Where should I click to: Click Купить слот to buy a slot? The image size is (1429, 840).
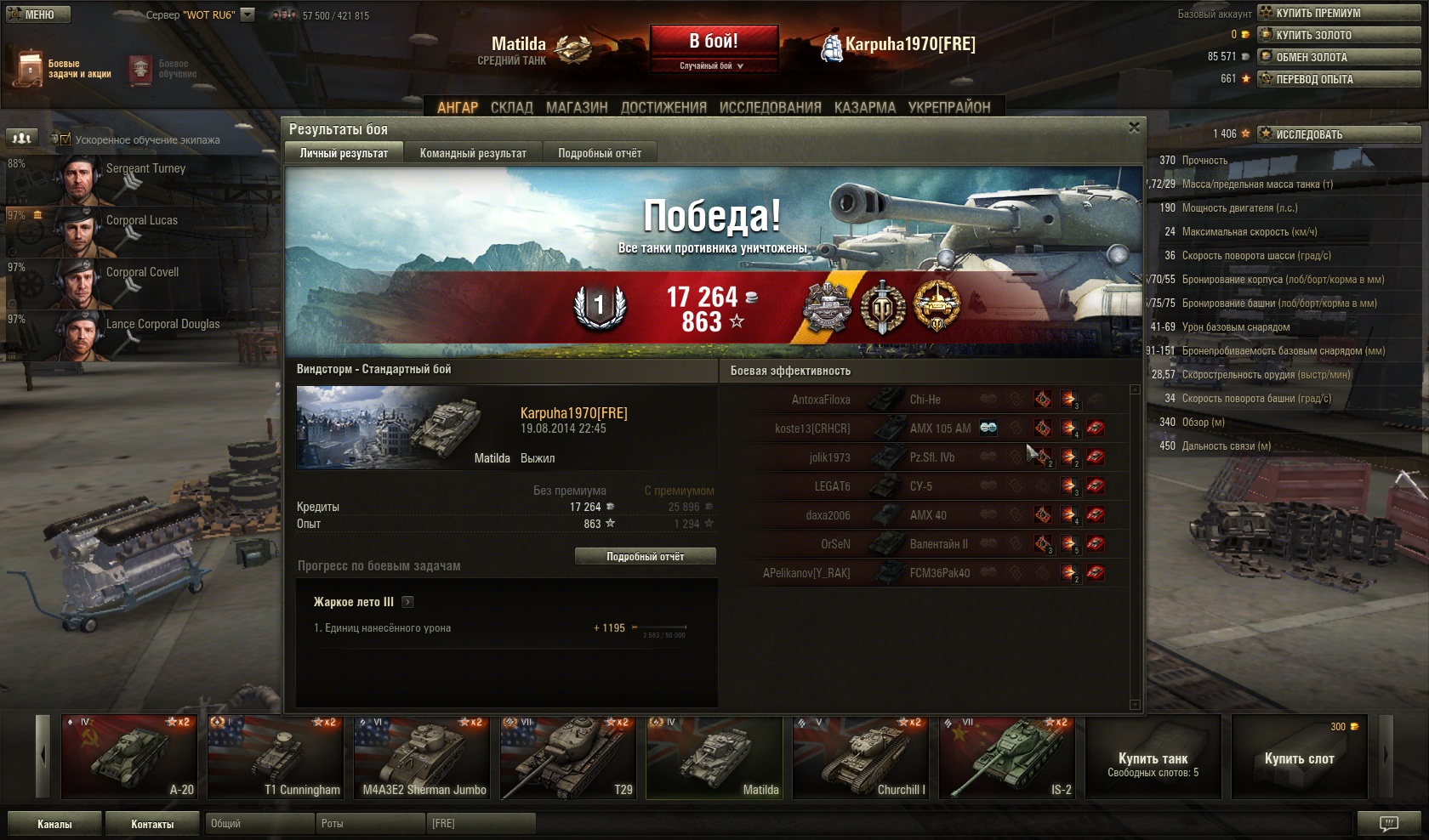[1299, 758]
